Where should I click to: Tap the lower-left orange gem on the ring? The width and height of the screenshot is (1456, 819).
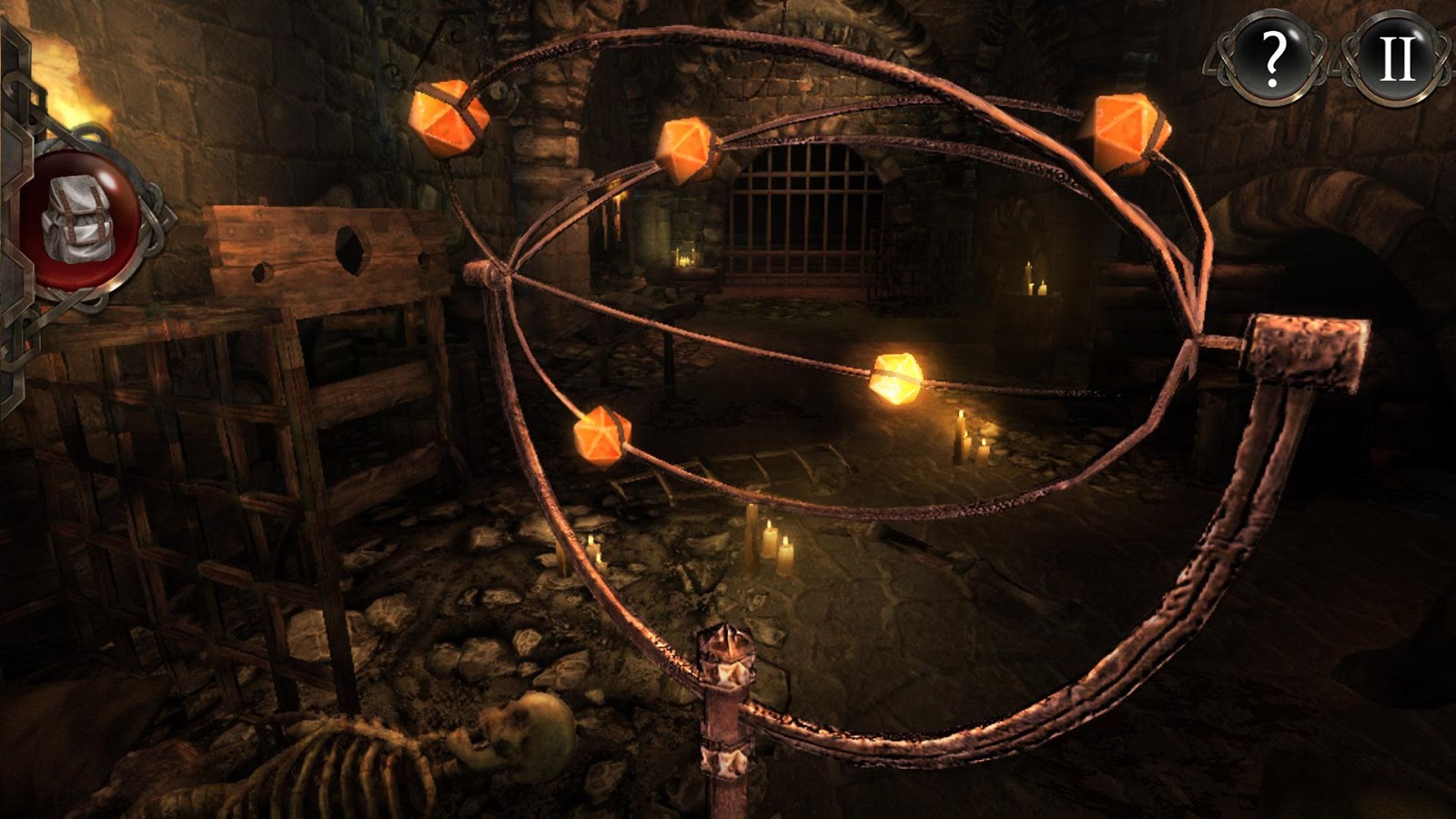click(x=601, y=438)
